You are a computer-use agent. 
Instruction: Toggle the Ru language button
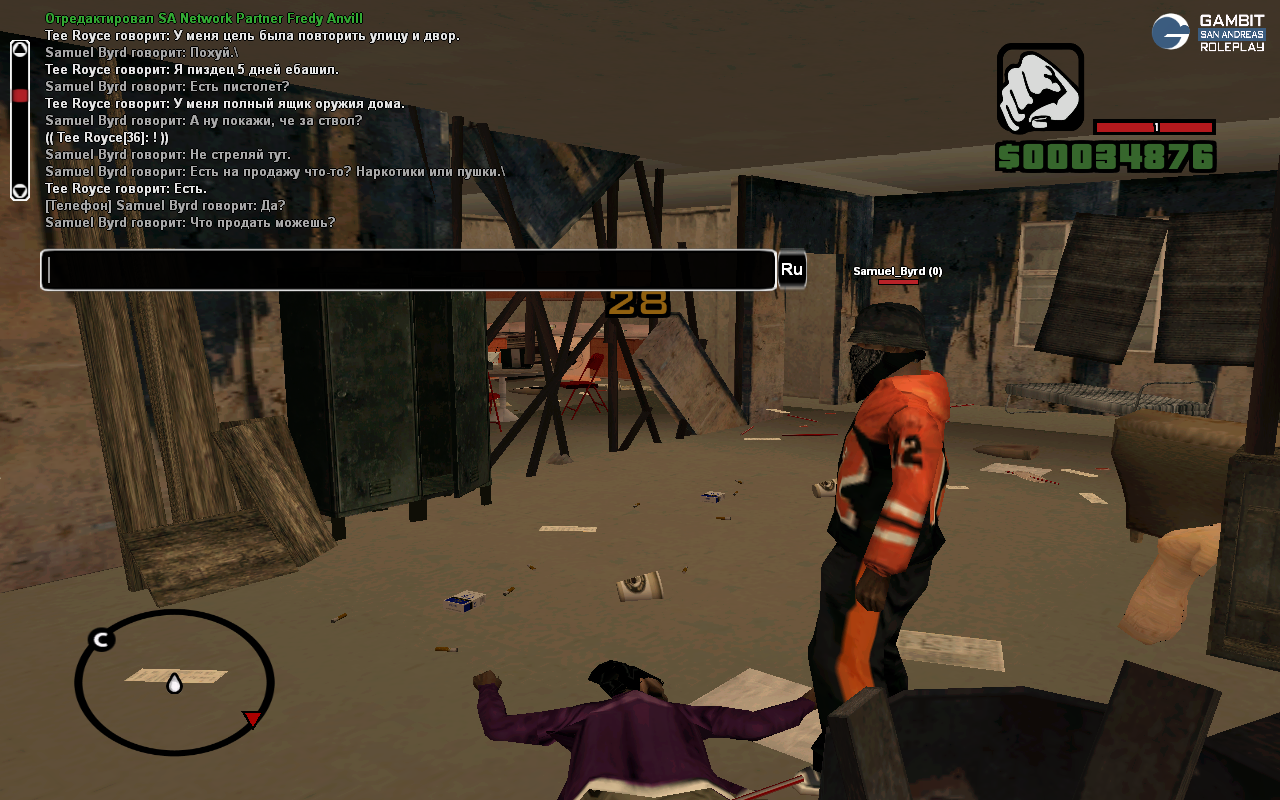pyautogui.click(x=792, y=270)
